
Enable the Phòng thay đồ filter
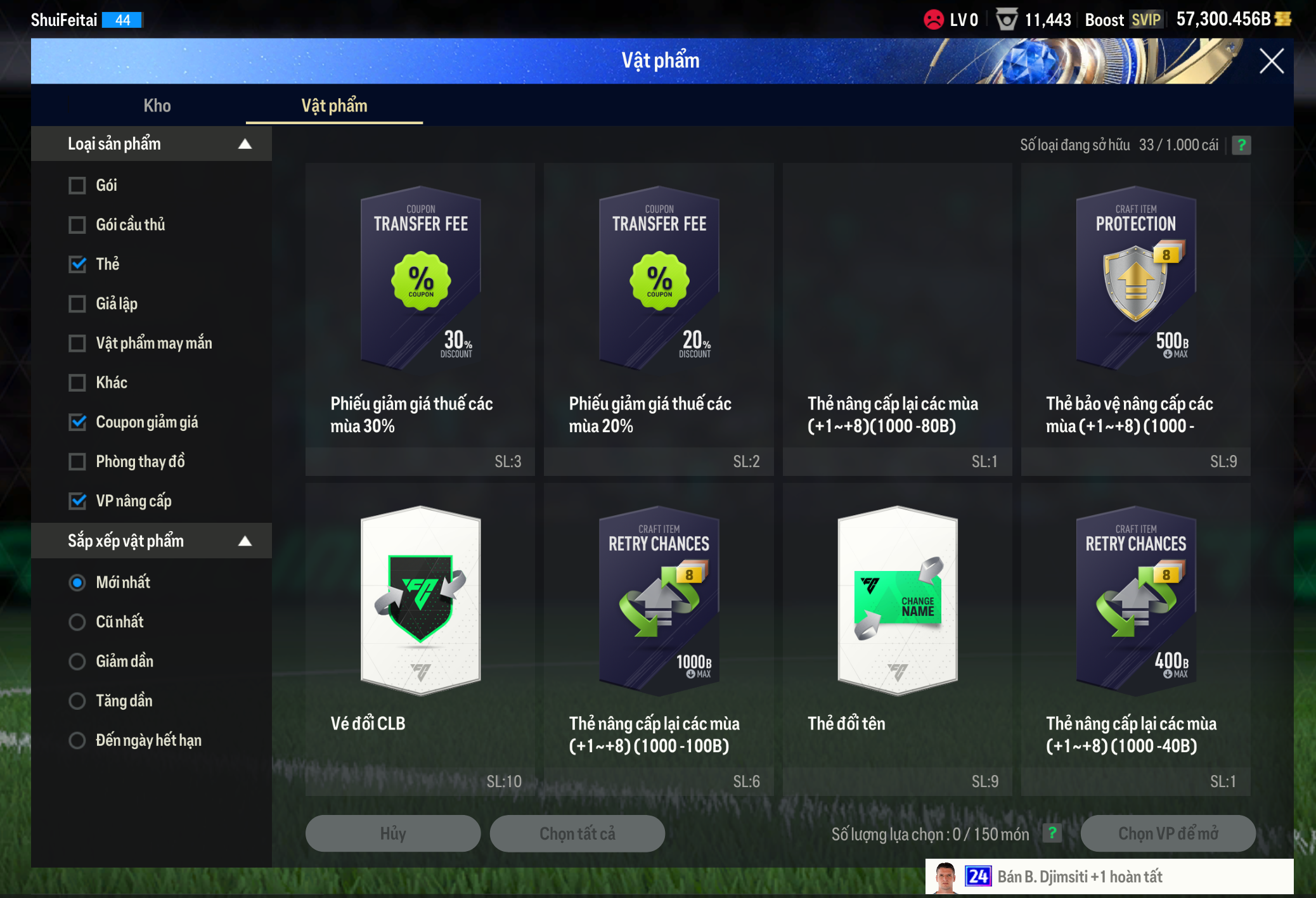[x=77, y=461]
